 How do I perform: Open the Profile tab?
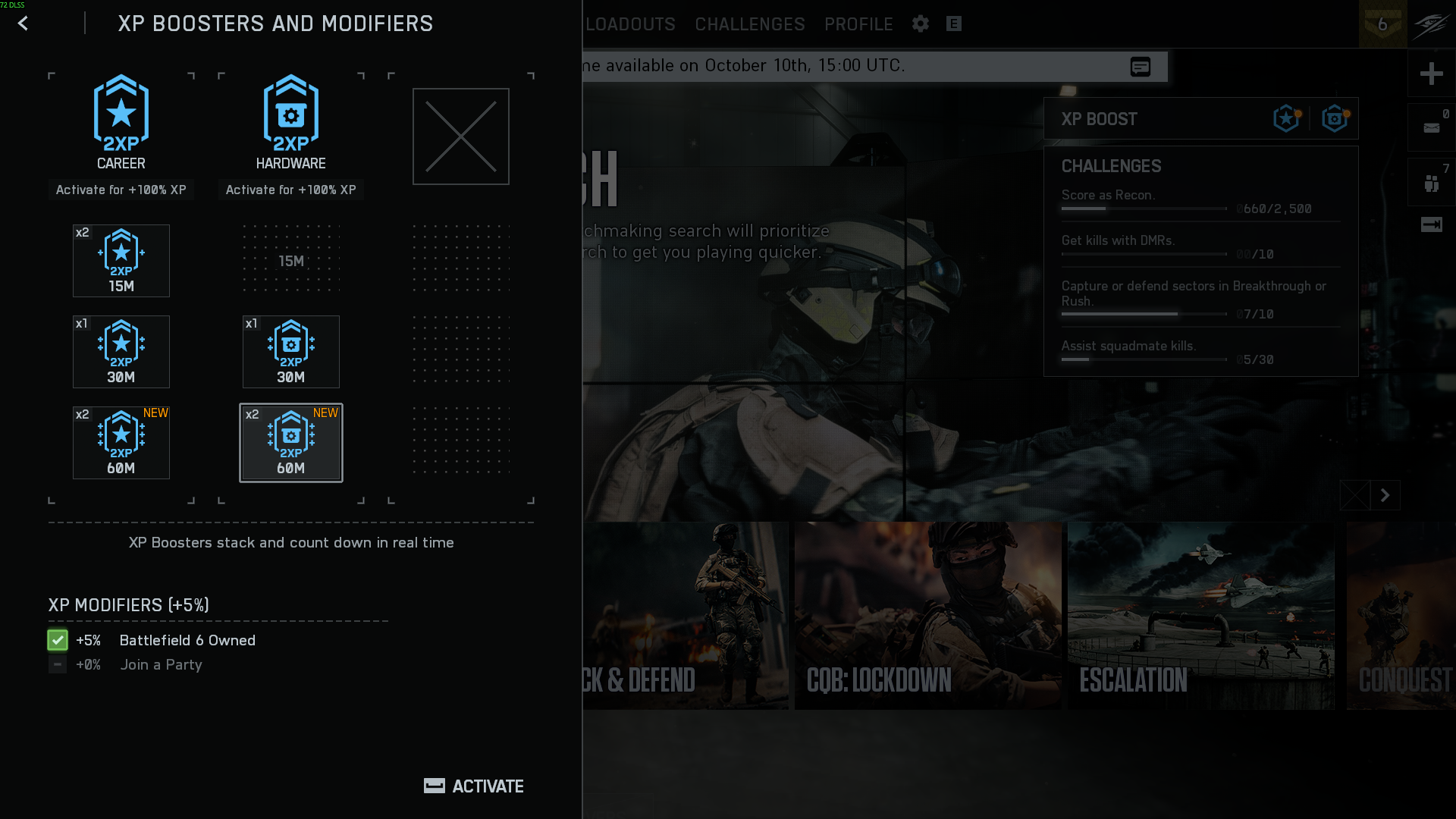858,24
